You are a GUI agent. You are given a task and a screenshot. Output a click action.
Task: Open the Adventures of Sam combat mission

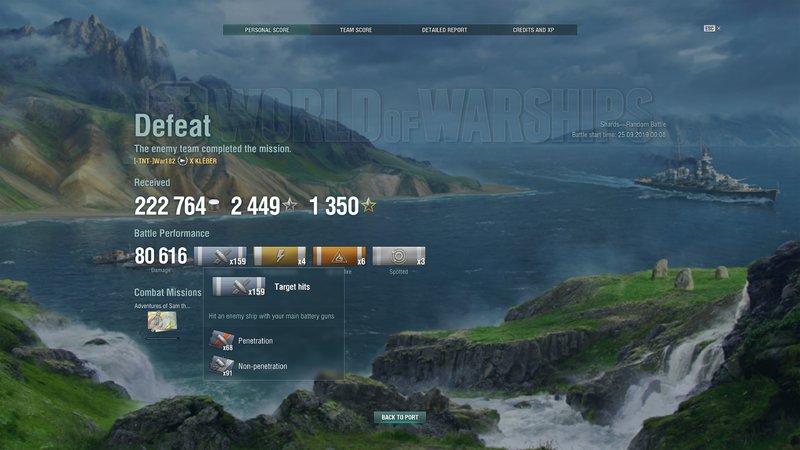coord(160,320)
